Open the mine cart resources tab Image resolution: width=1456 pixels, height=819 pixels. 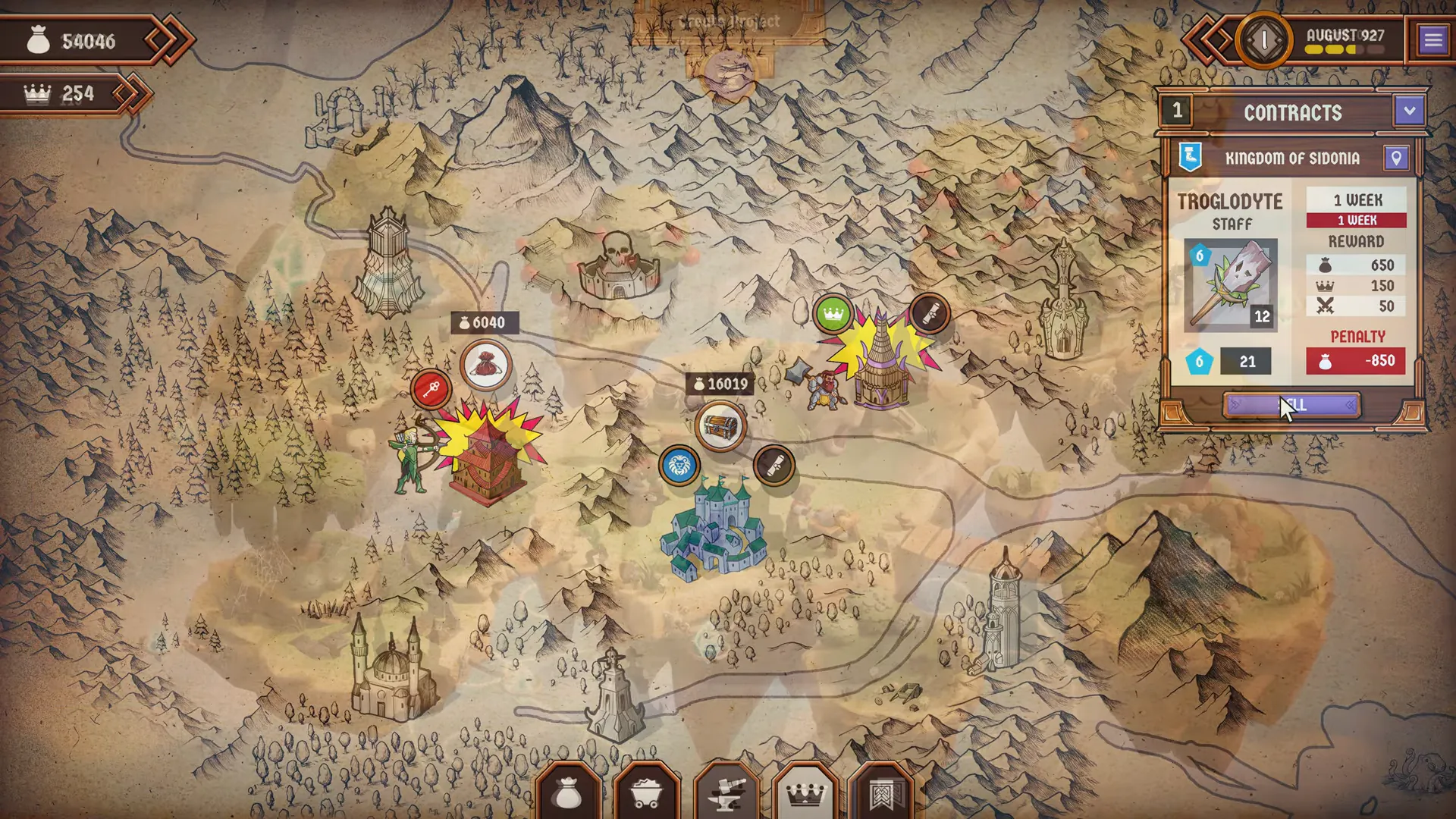pos(646,793)
